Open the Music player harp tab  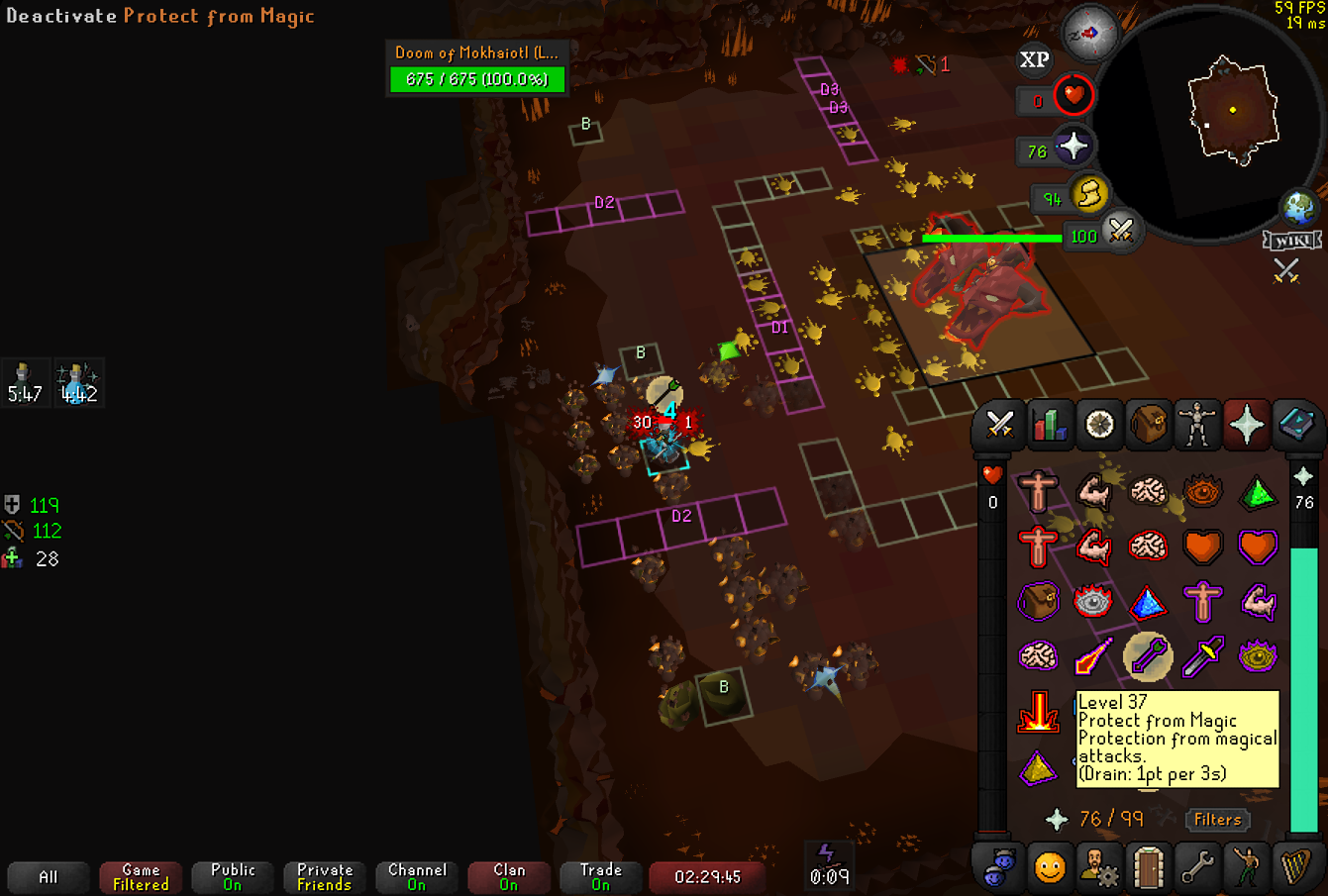(x=1296, y=868)
